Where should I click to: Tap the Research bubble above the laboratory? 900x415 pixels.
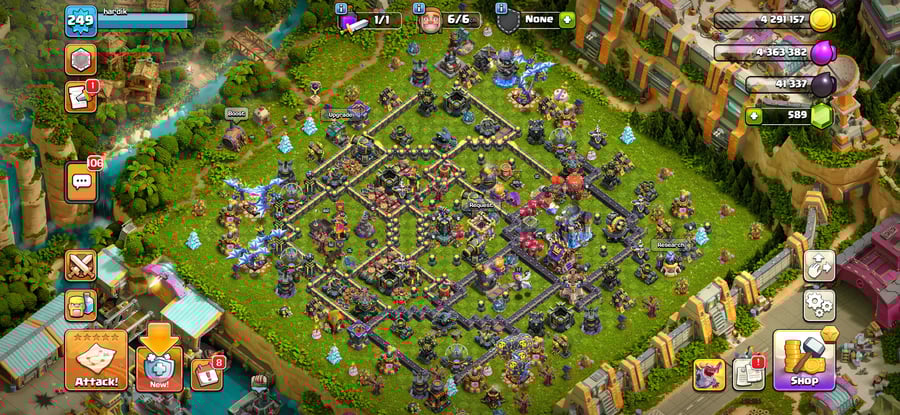[669, 244]
